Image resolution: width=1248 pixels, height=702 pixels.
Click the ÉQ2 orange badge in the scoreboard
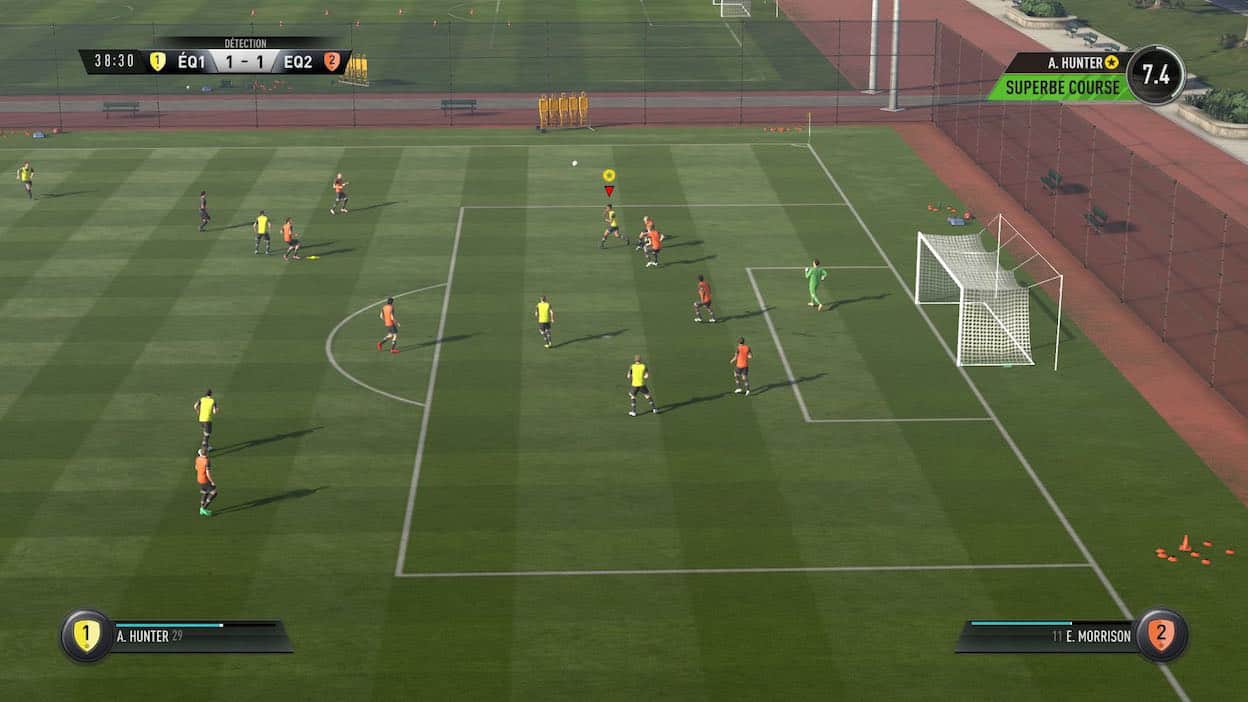point(331,61)
